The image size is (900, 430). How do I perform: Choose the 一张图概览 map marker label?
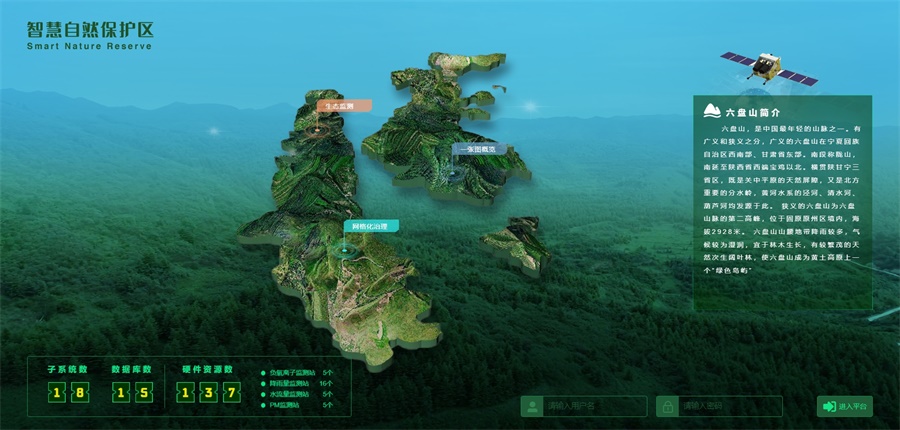point(480,149)
